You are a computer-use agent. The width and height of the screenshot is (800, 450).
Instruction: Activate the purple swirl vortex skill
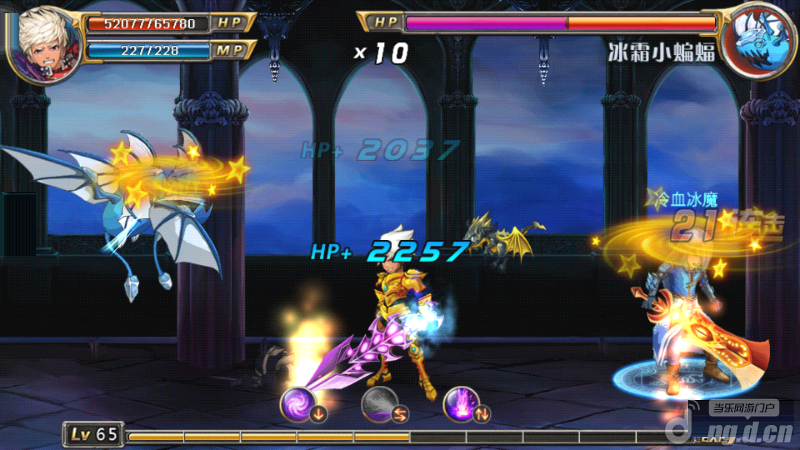[x=299, y=403]
